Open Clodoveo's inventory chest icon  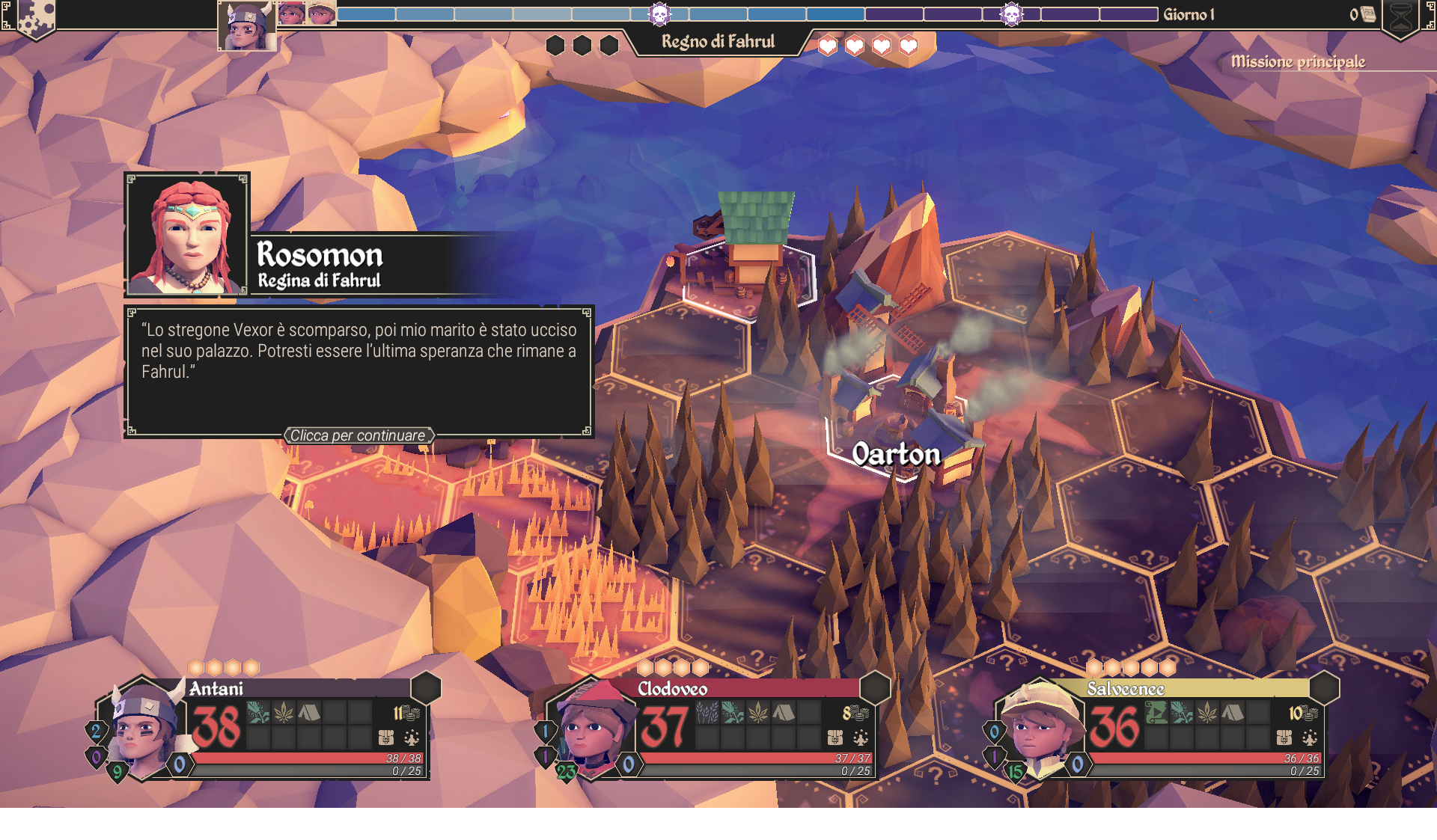[x=835, y=738]
